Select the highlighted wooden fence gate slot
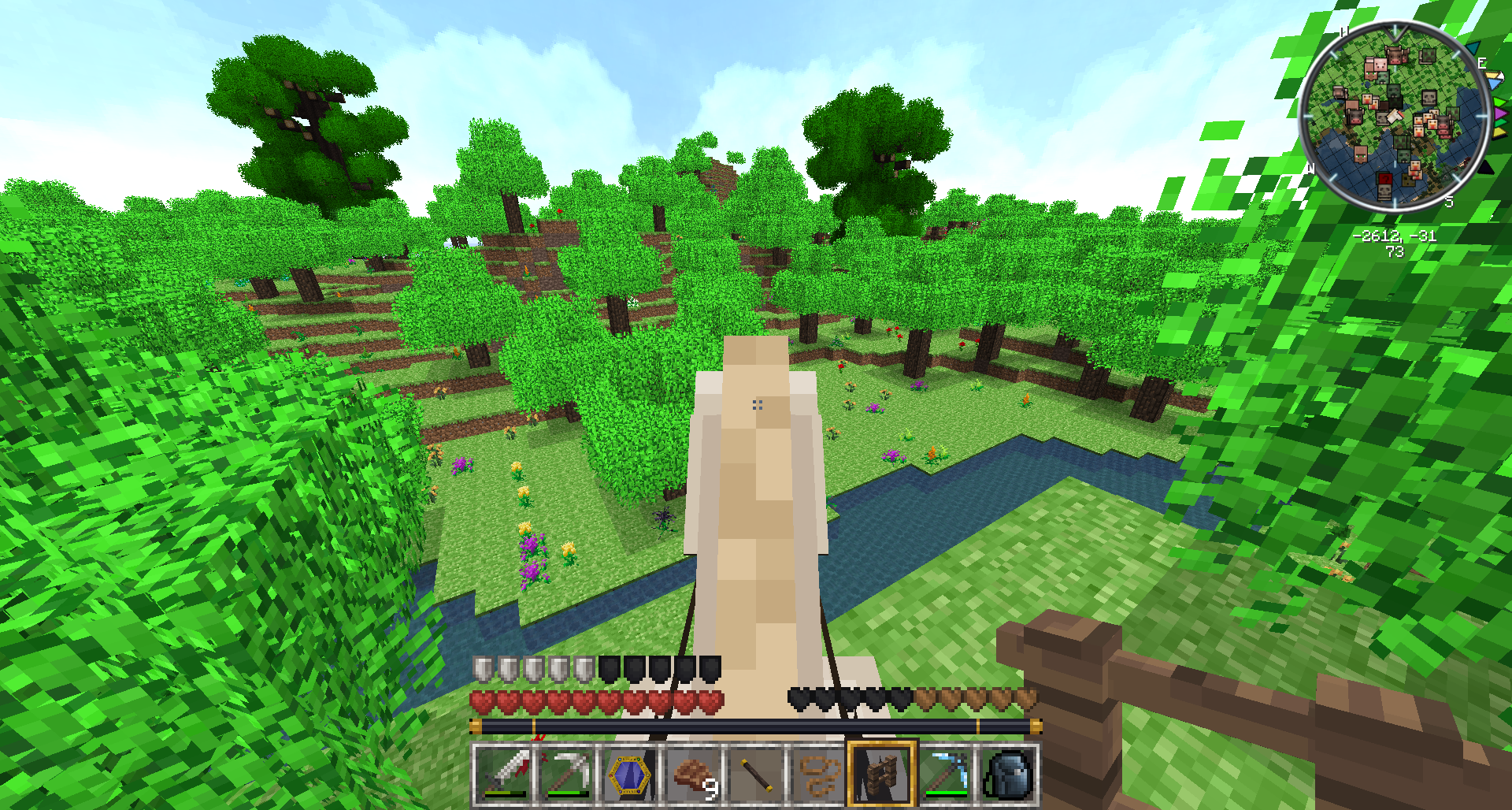This screenshot has width=1512, height=810. (x=882, y=775)
